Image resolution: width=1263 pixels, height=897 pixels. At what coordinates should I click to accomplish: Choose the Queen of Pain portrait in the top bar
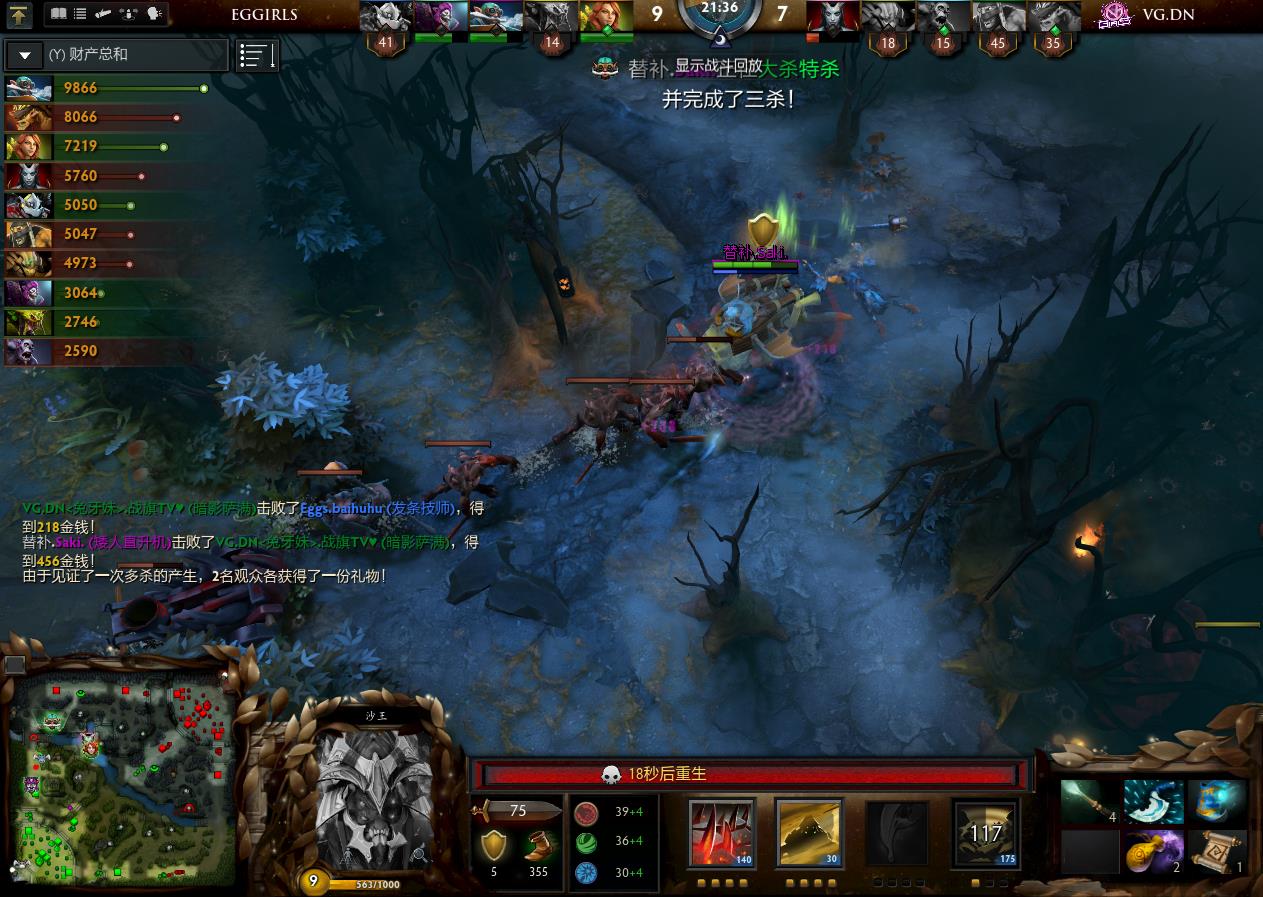pyautogui.click(x=832, y=17)
